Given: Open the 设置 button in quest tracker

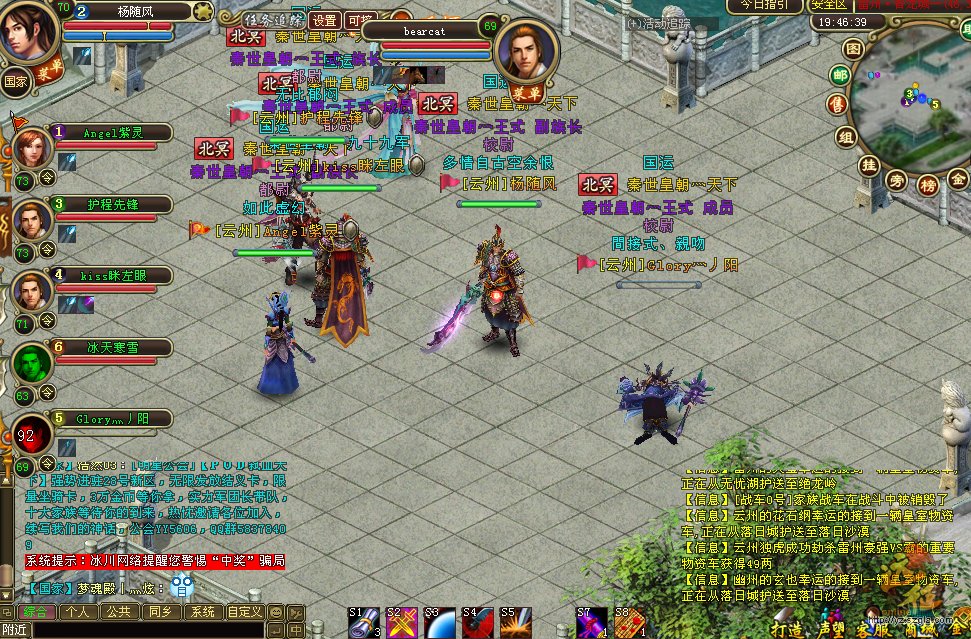Looking at the screenshot, I should 324,20.
